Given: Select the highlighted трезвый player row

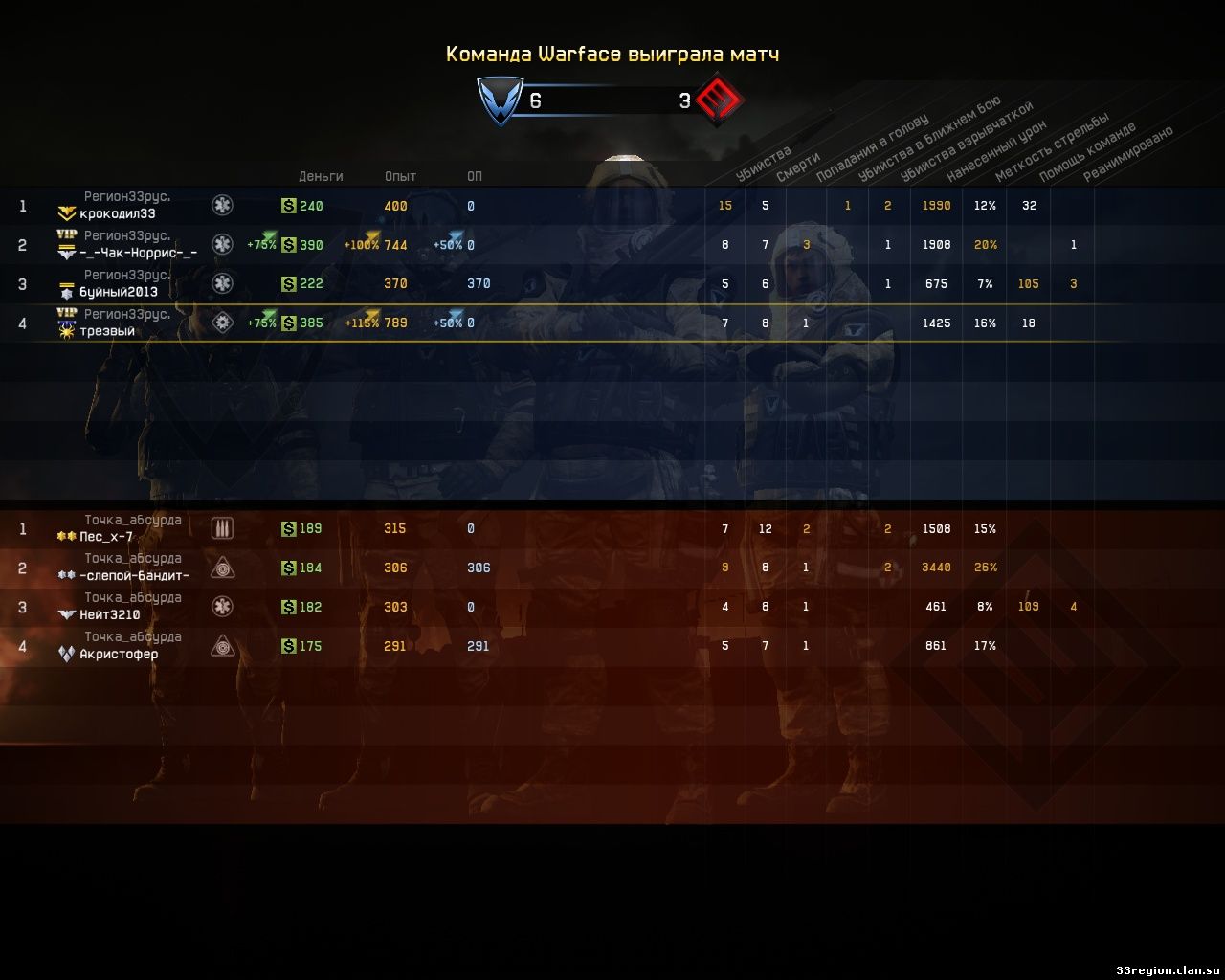Looking at the screenshot, I should point(107,331).
